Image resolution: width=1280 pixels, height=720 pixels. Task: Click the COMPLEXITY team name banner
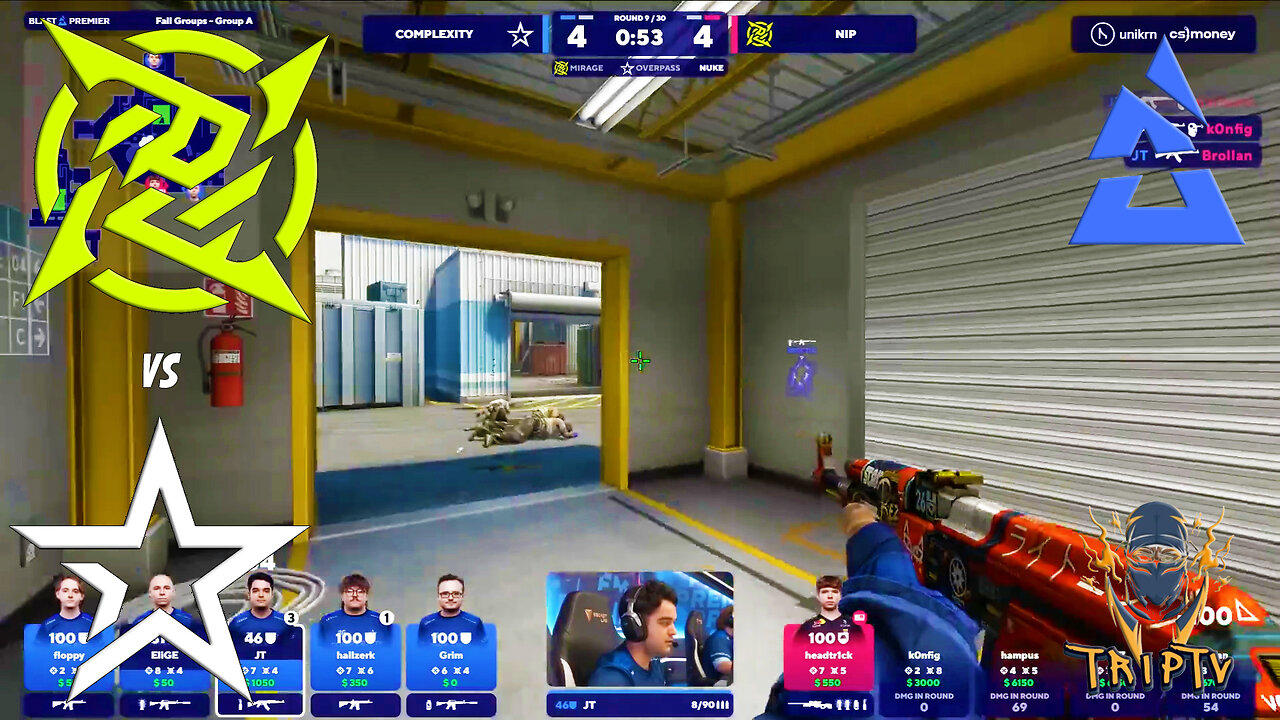pos(434,34)
